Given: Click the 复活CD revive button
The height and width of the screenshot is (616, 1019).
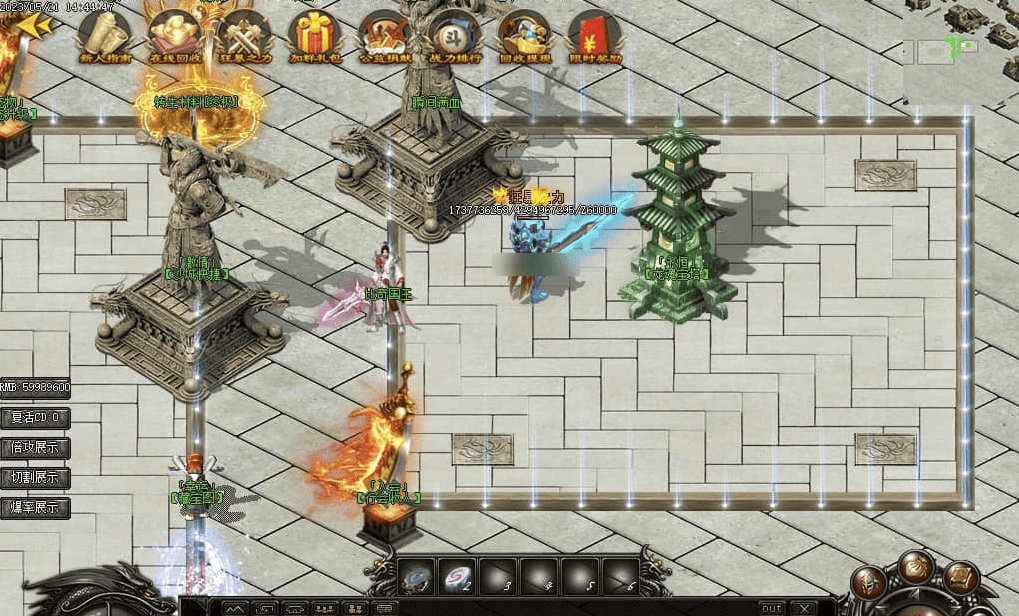Looking at the screenshot, I should click(x=35, y=417).
